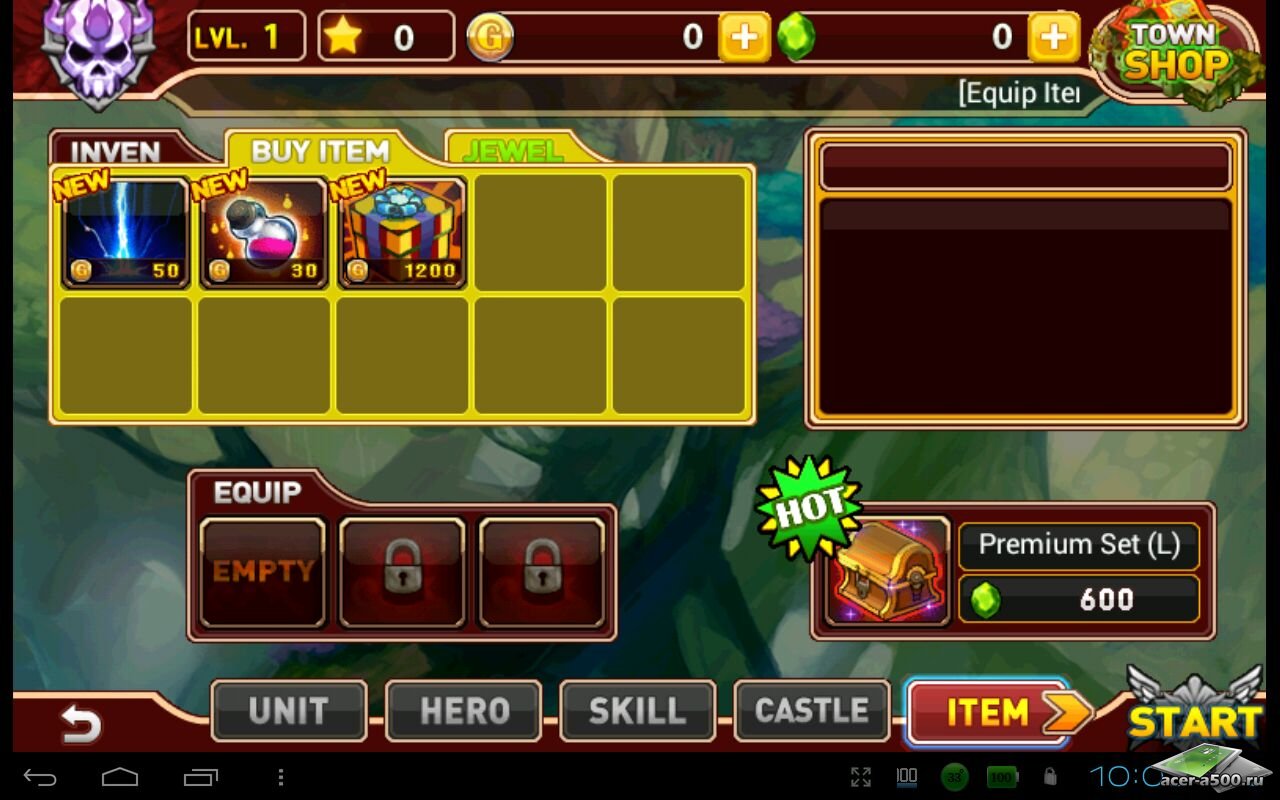
Task: Click the purple skull emblem
Action: pyautogui.click(x=98, y=48)
